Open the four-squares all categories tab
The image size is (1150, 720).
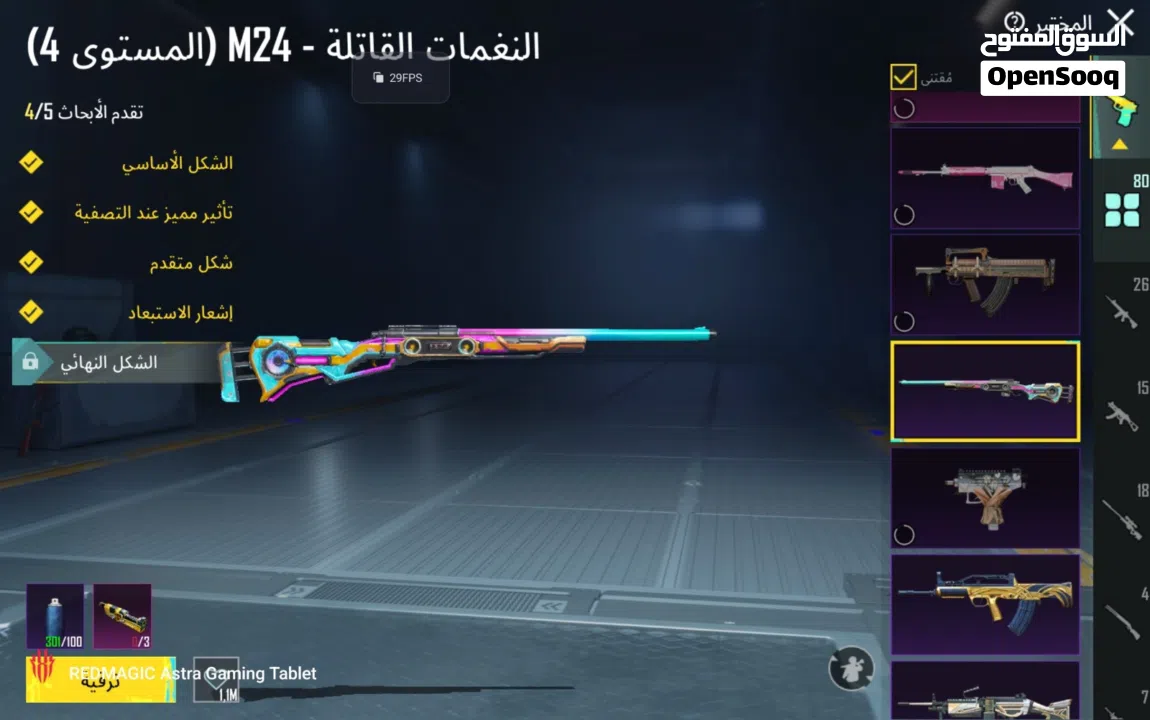point(1121,208)
